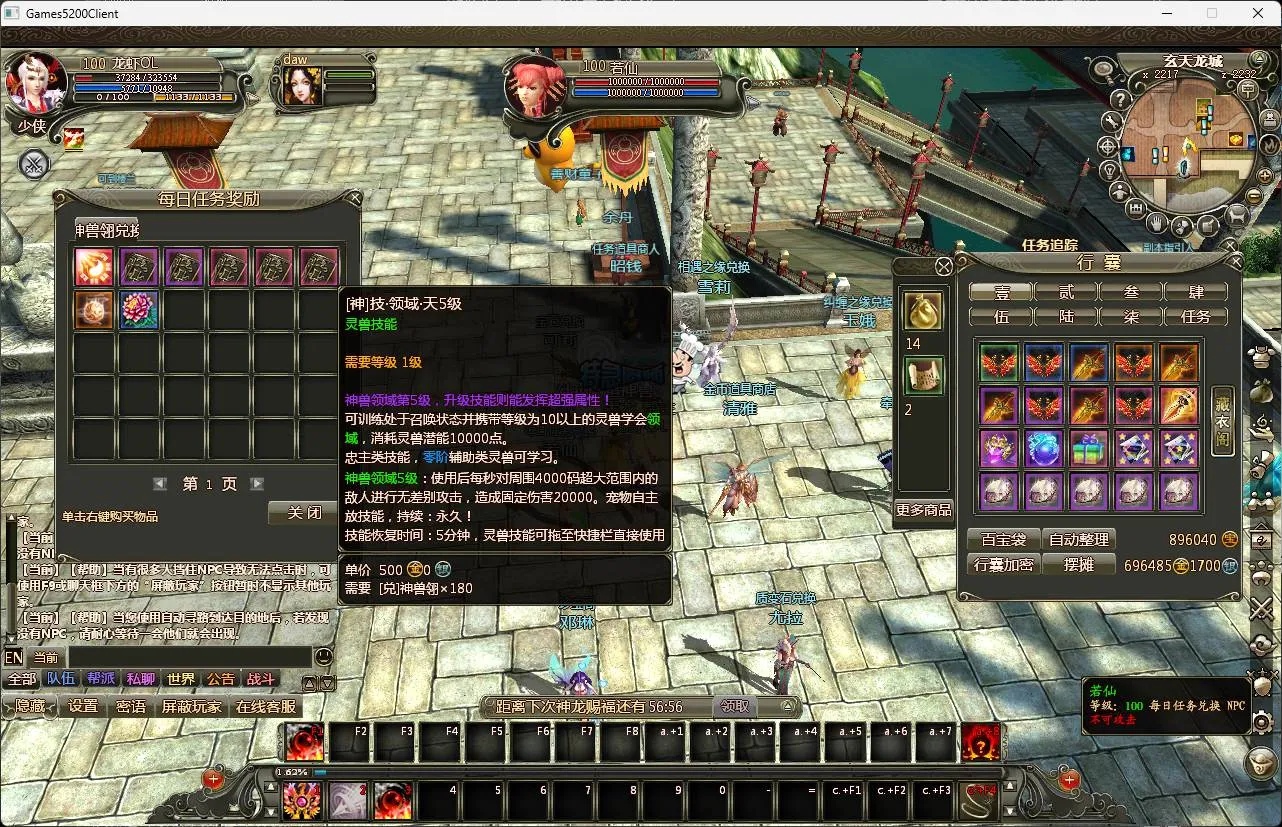Screen dimensions: 1282x827
Task: Contact 在线客服 online support
Action: point(265,706)
